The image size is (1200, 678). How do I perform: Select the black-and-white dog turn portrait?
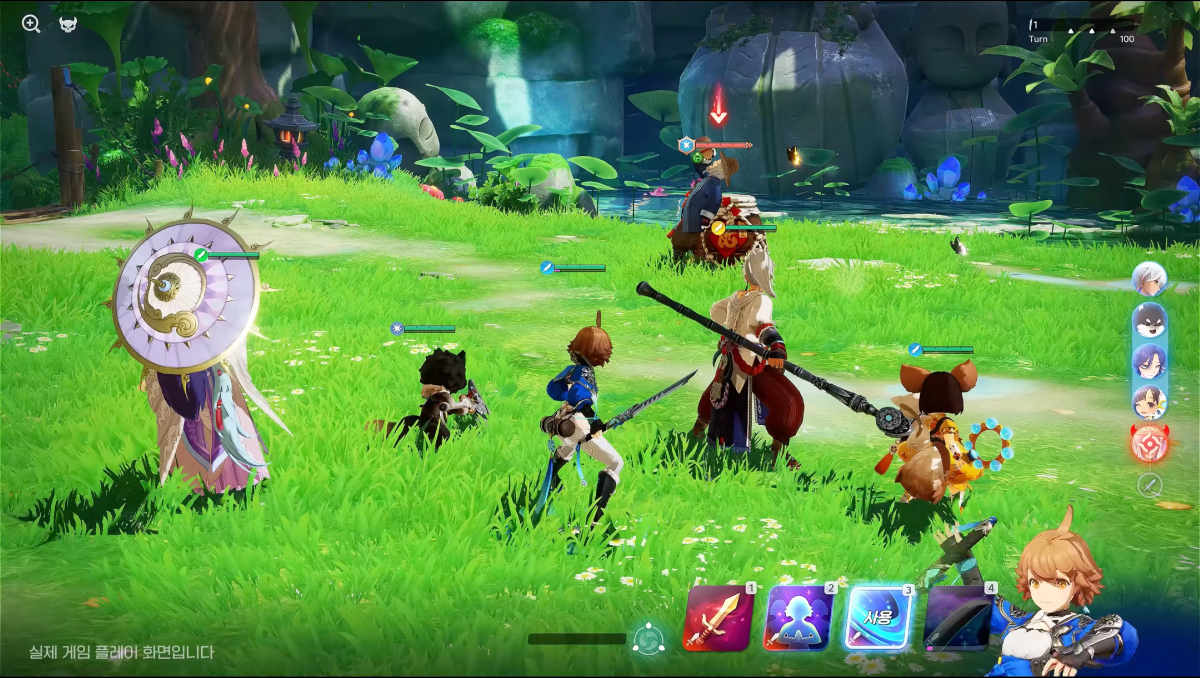(x=1150, y=320)
